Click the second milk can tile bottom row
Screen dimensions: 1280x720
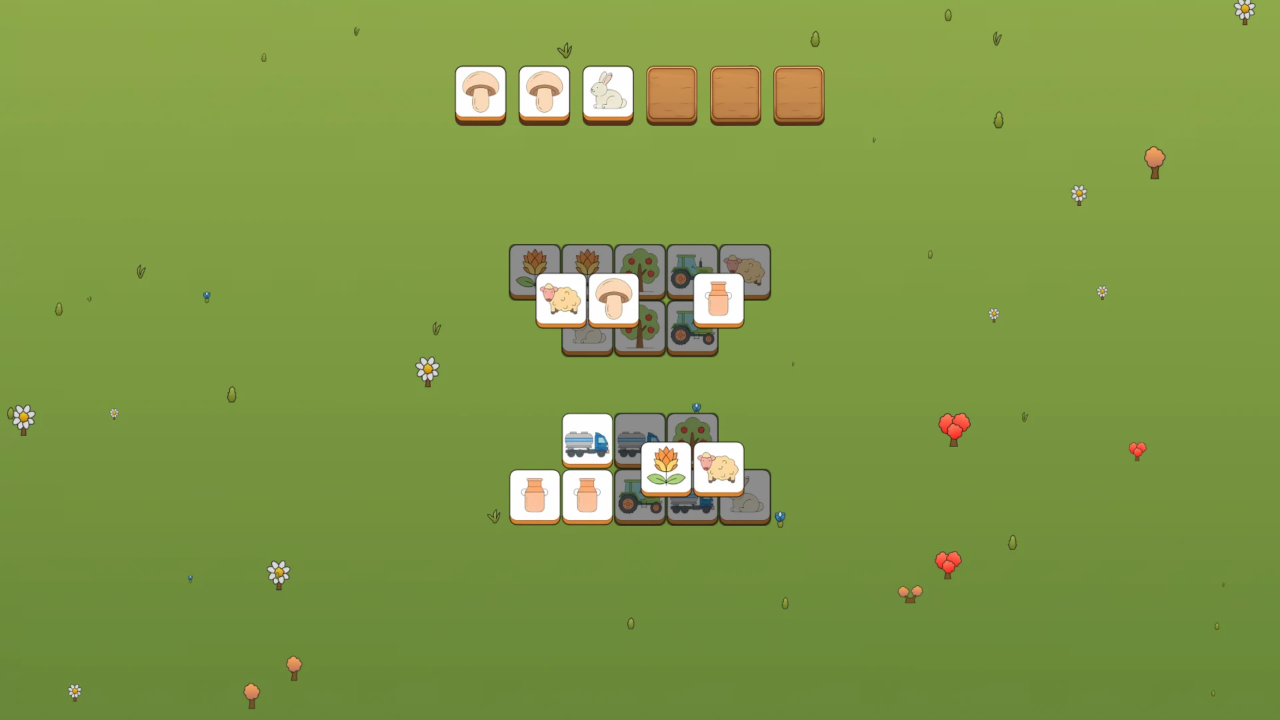(x=587, y=496)
